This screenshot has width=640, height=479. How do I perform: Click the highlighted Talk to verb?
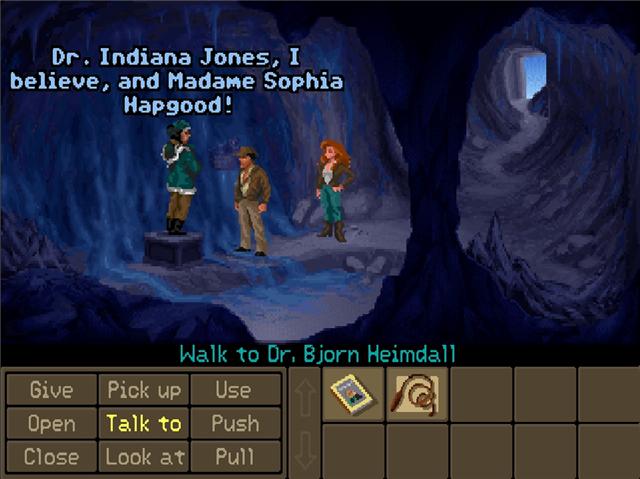(x=143, y=423)
